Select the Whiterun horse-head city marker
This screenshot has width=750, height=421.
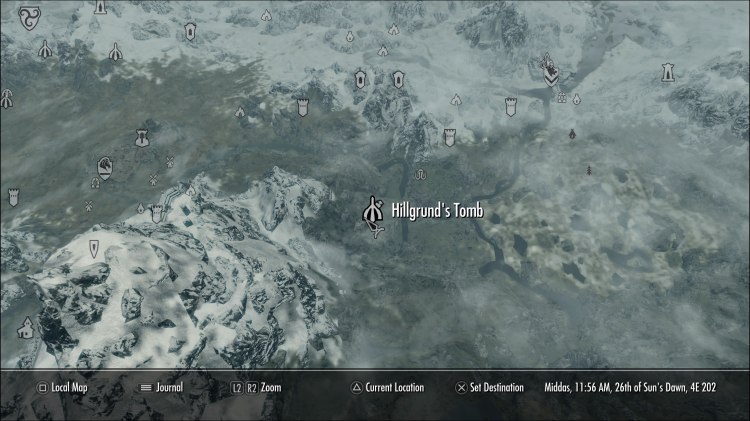(x=105, y=166)
